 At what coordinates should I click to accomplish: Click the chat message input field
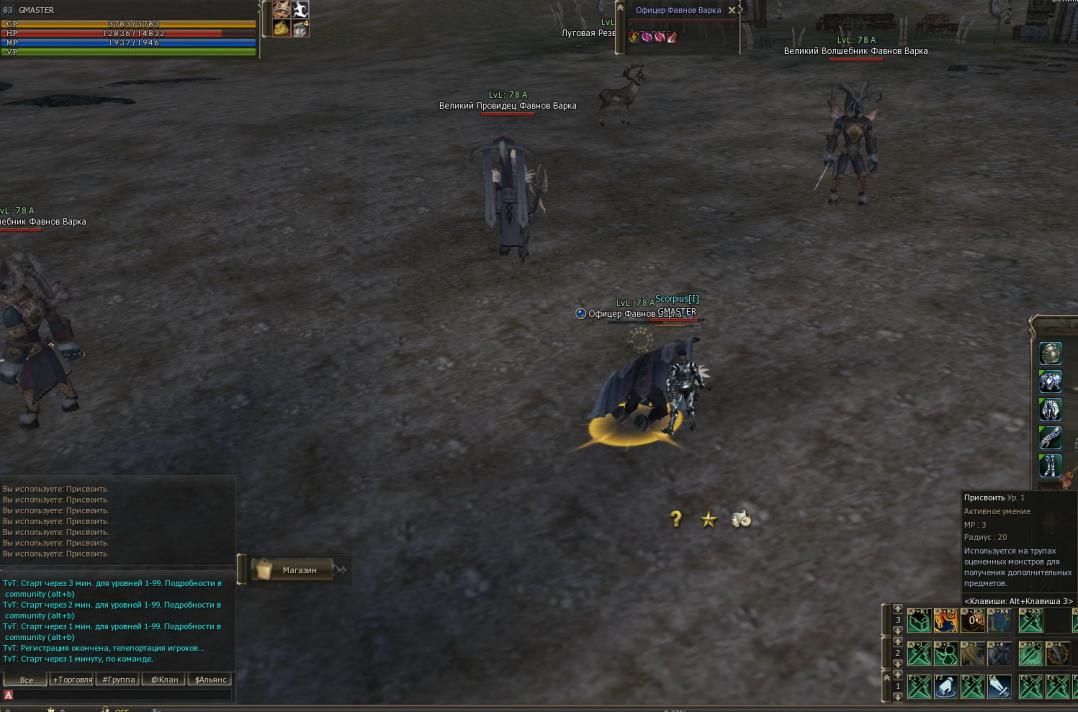point(120,695)
